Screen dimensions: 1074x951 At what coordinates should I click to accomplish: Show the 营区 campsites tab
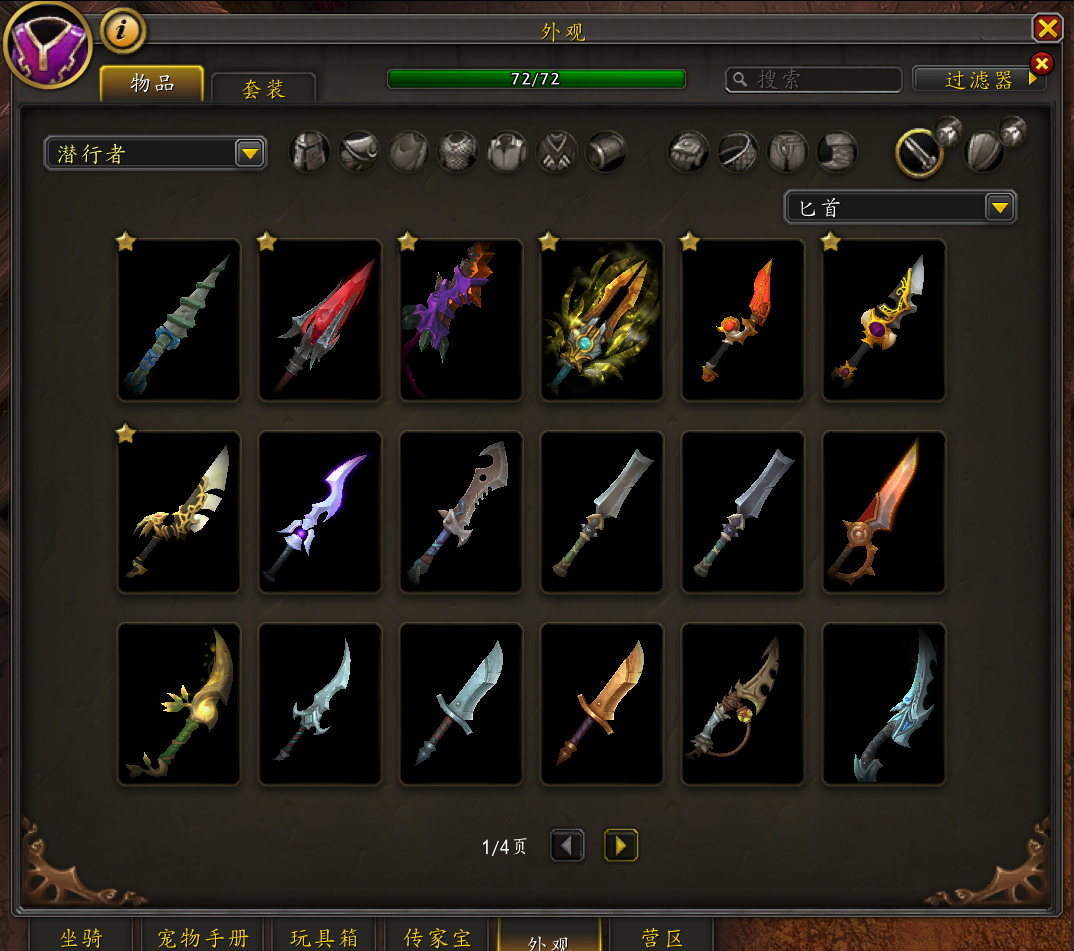coord(662,938)
